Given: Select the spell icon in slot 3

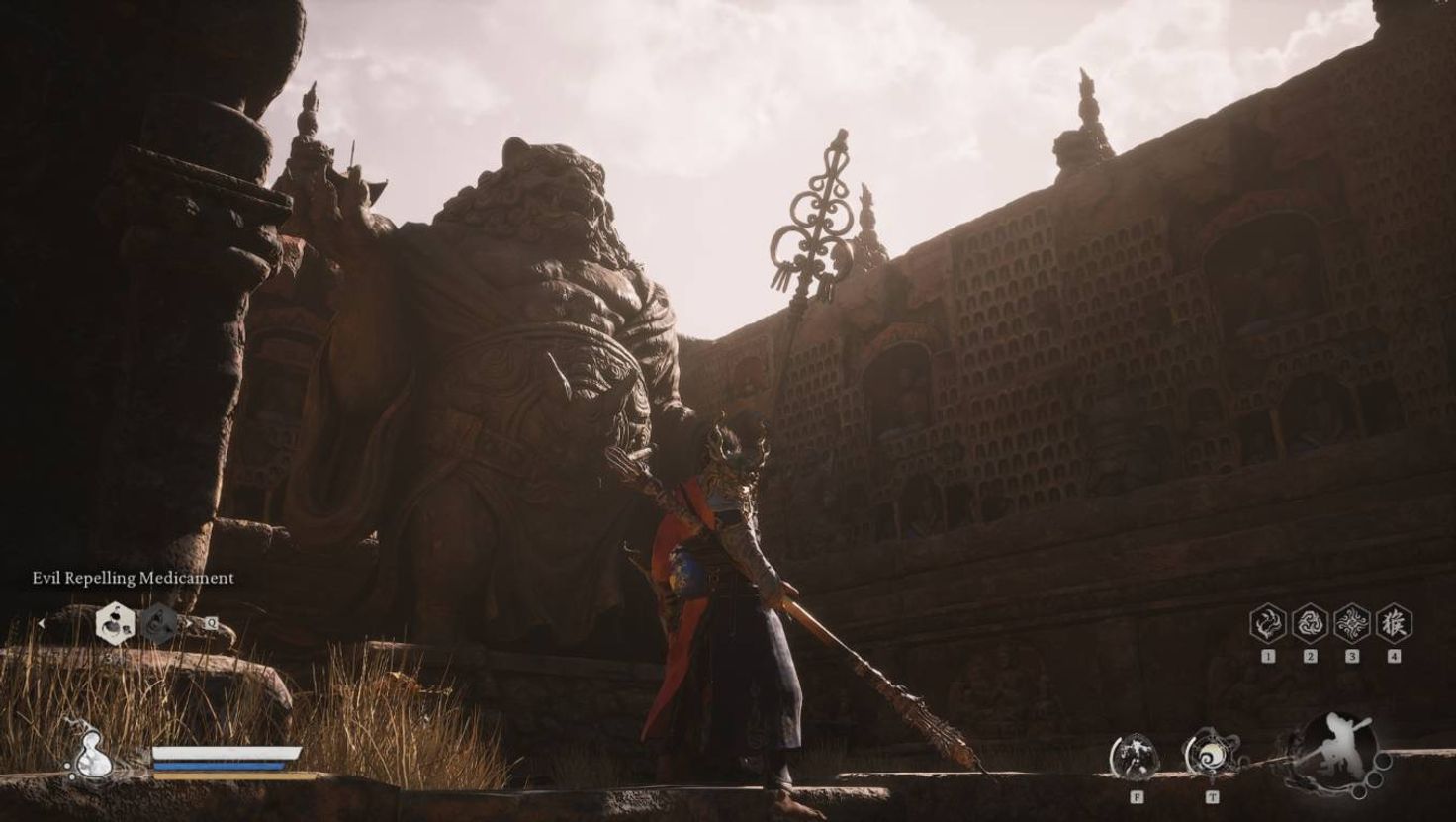Looking at the screenshot, I should coord(1352,625).
